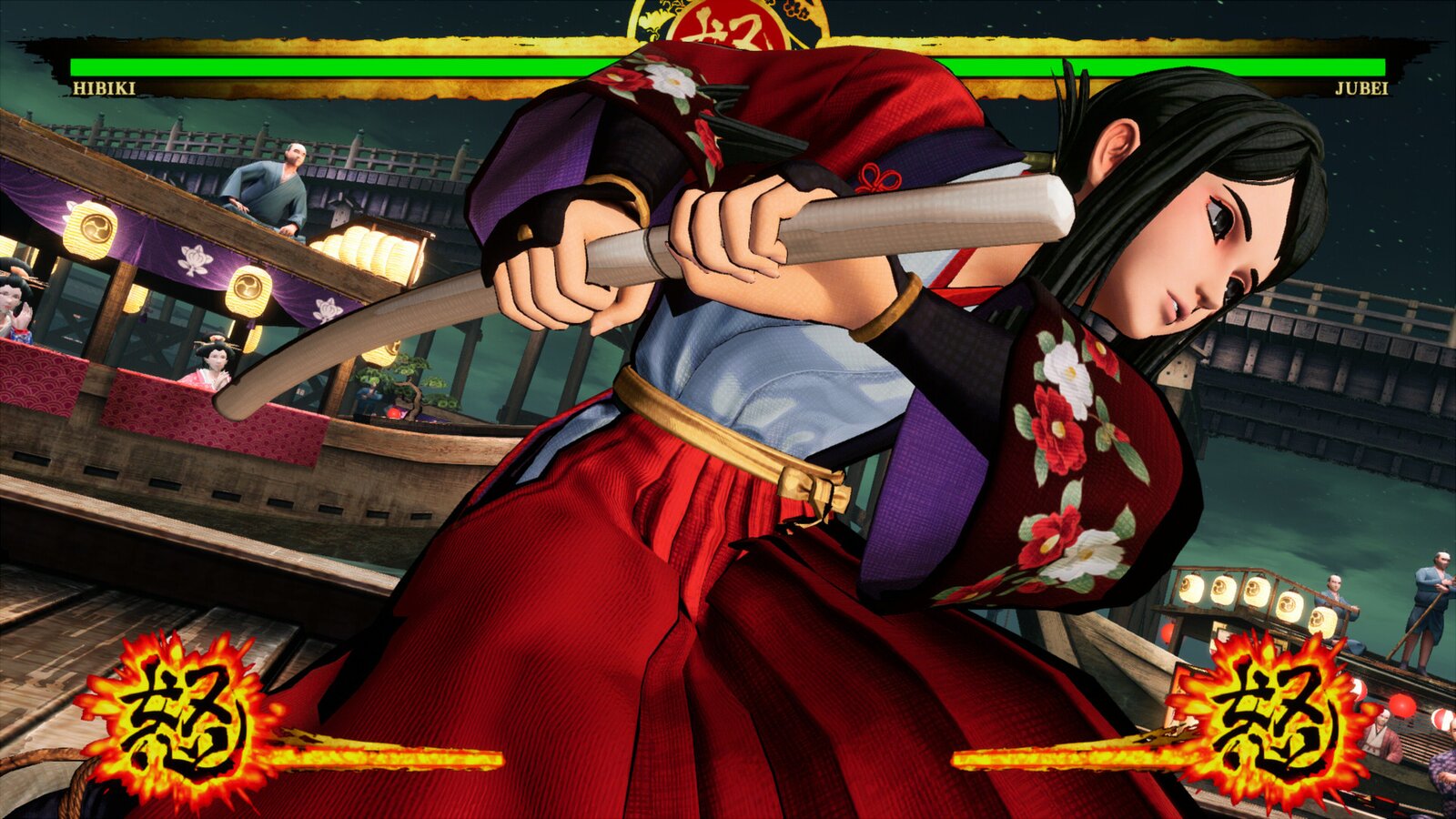Click the flaming Rage 怒 icon on the right
The width and height of the screenshot is (1456, 819).
click(1274, 719)
